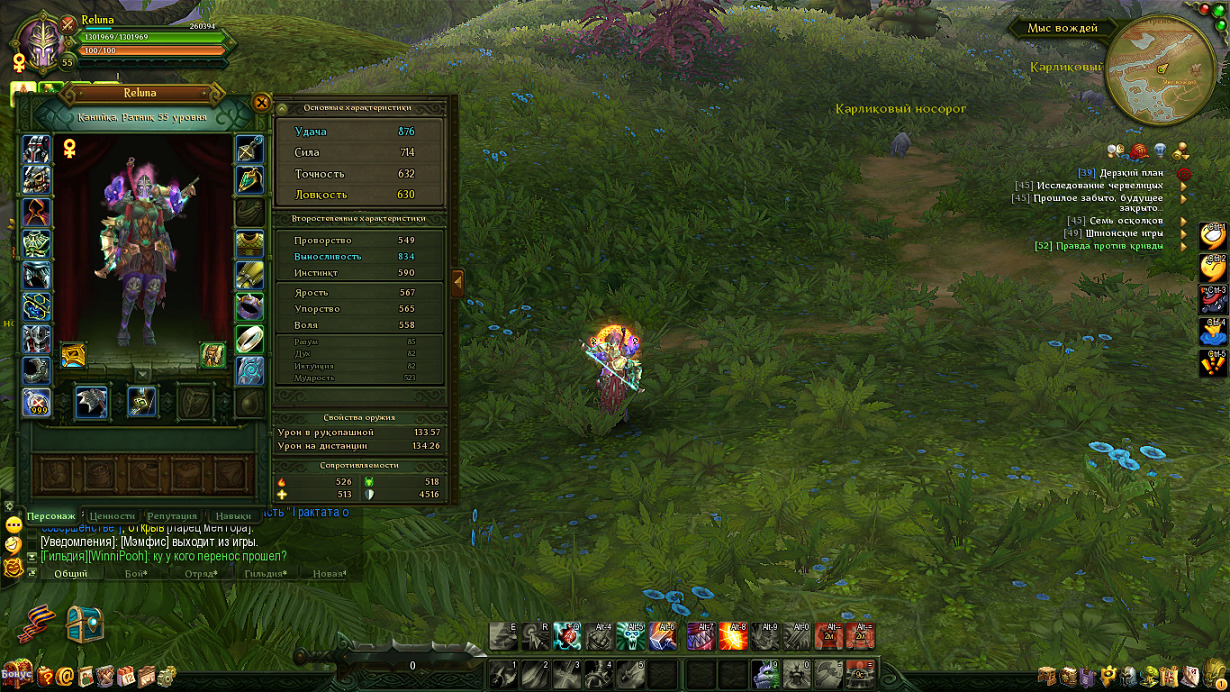Switch chat to the Отряд tab
Screen dimensions: 1230x692
200,574
